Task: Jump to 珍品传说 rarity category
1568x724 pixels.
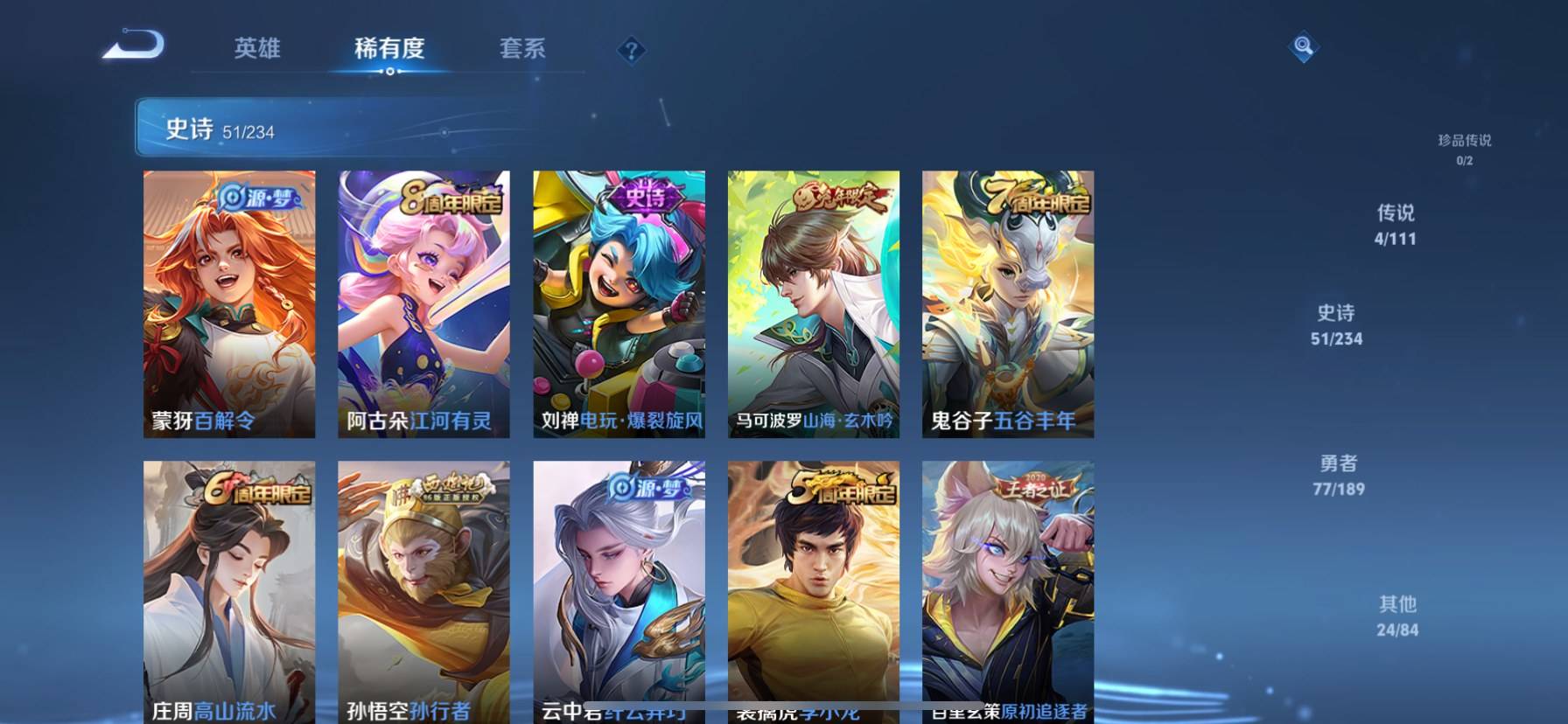Action: pos(1464,149)
